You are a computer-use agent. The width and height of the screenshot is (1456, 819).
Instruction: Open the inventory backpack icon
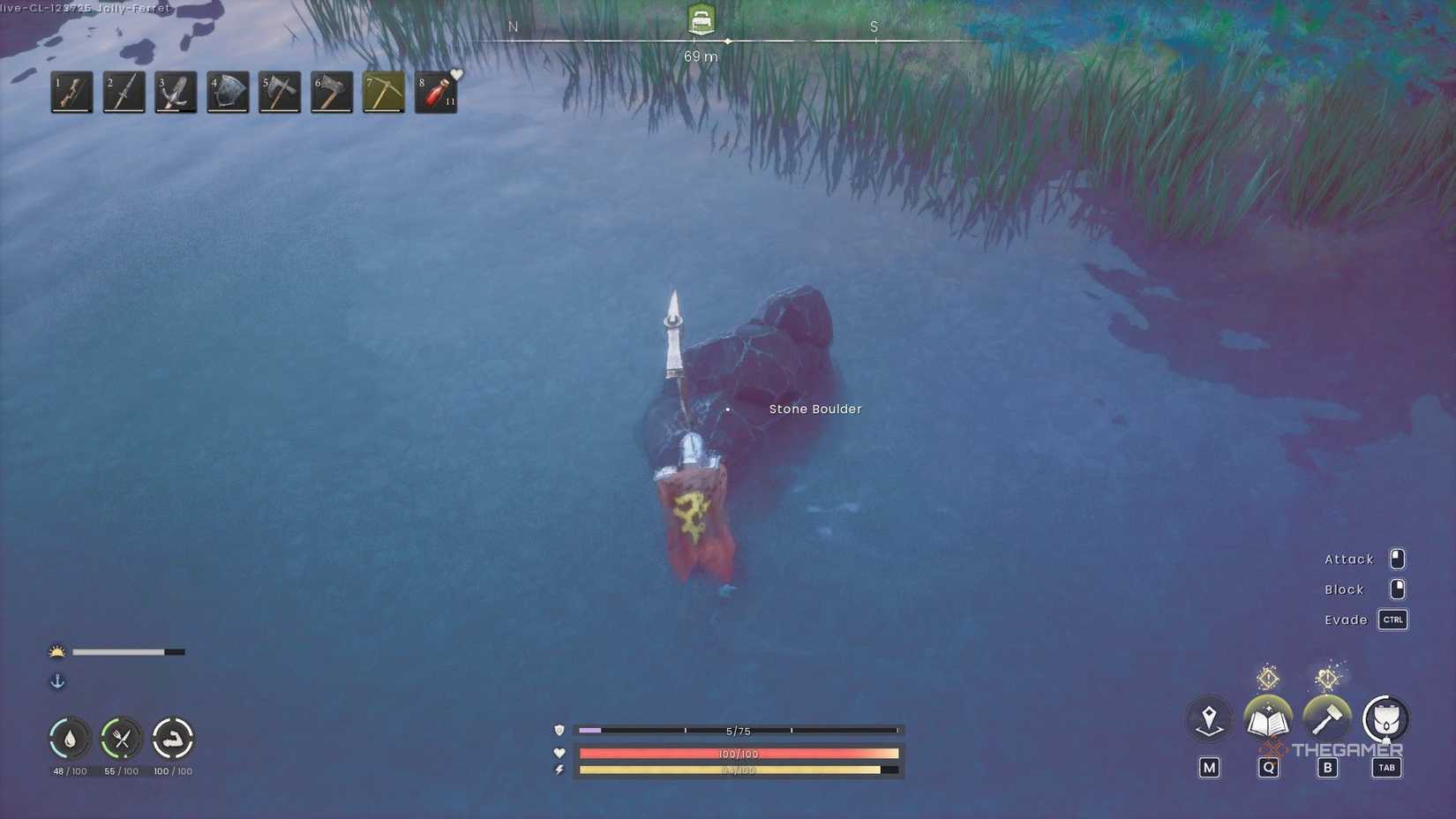point(1386,719)
